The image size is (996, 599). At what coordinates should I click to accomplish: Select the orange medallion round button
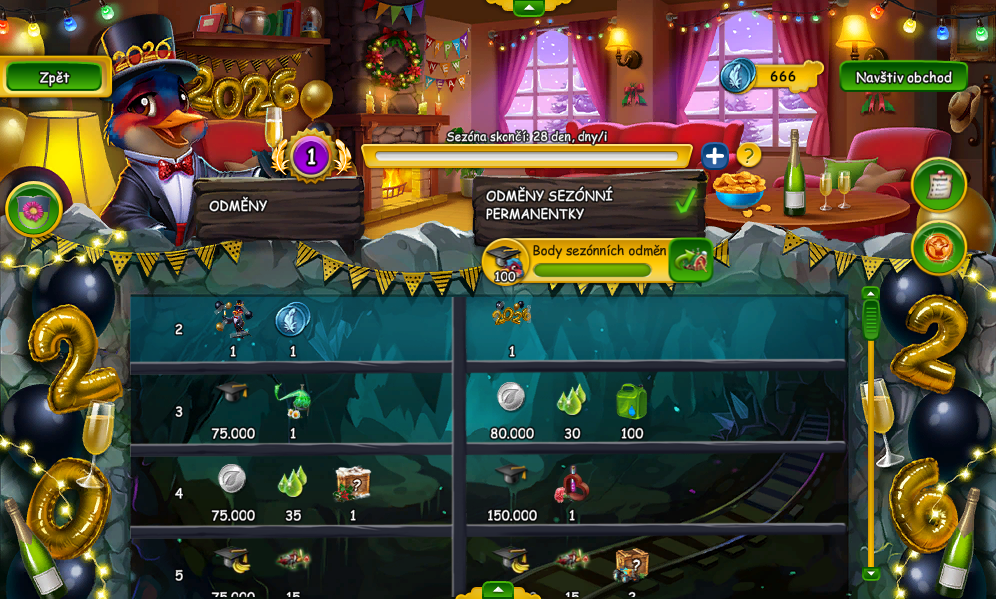point(938,247)
